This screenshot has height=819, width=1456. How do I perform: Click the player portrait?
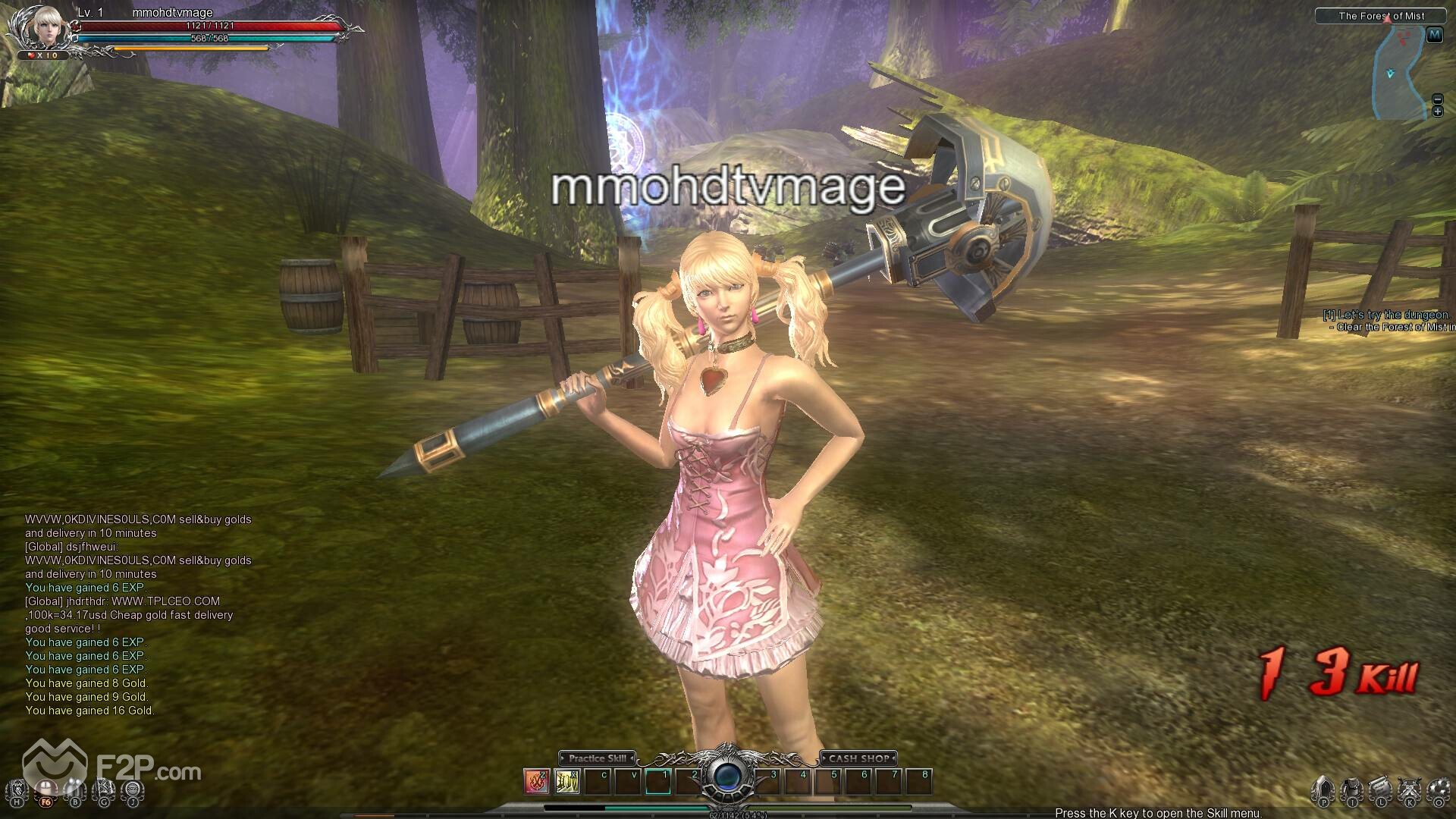click(36, 29)
